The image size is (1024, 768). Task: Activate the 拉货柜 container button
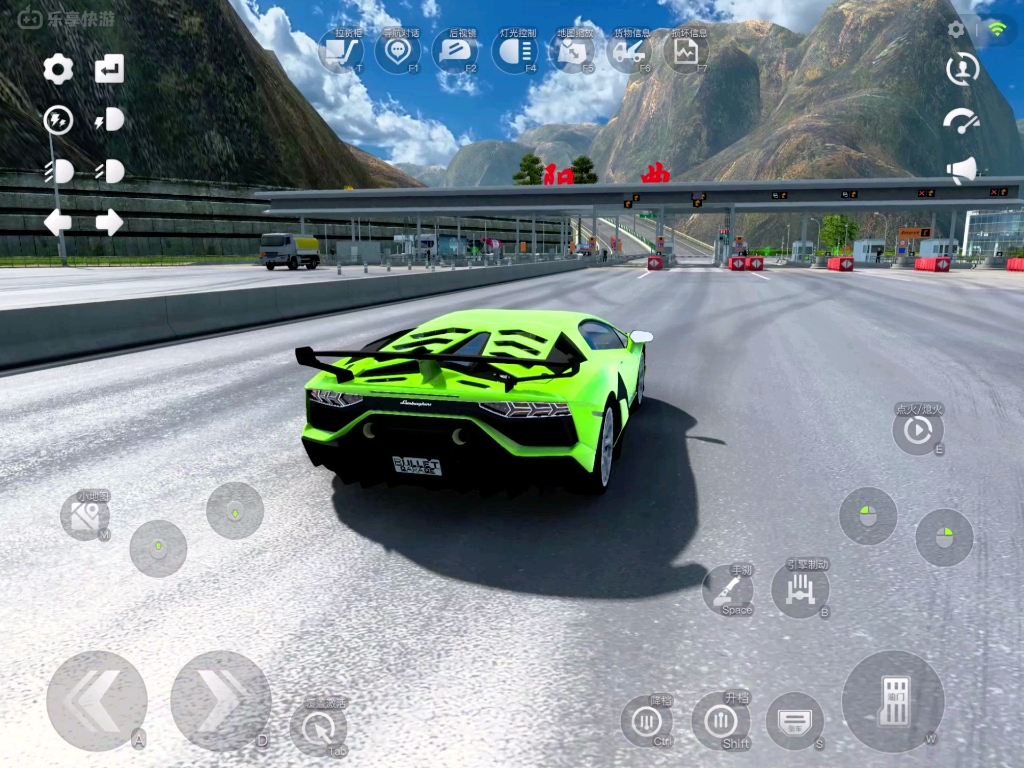[341, 51]
